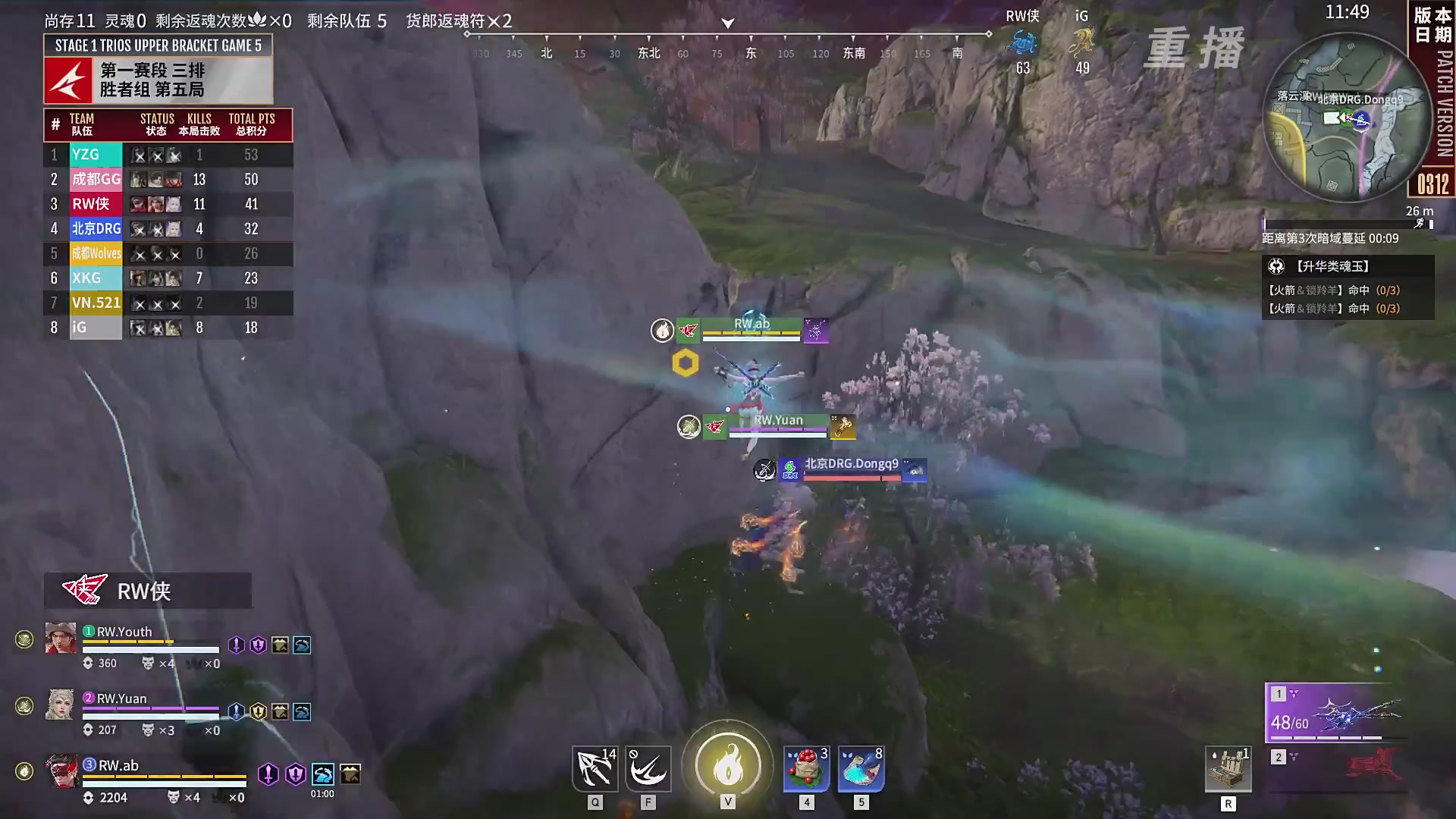Use the berry pouch consumable in slot 4

pos(807,769)
